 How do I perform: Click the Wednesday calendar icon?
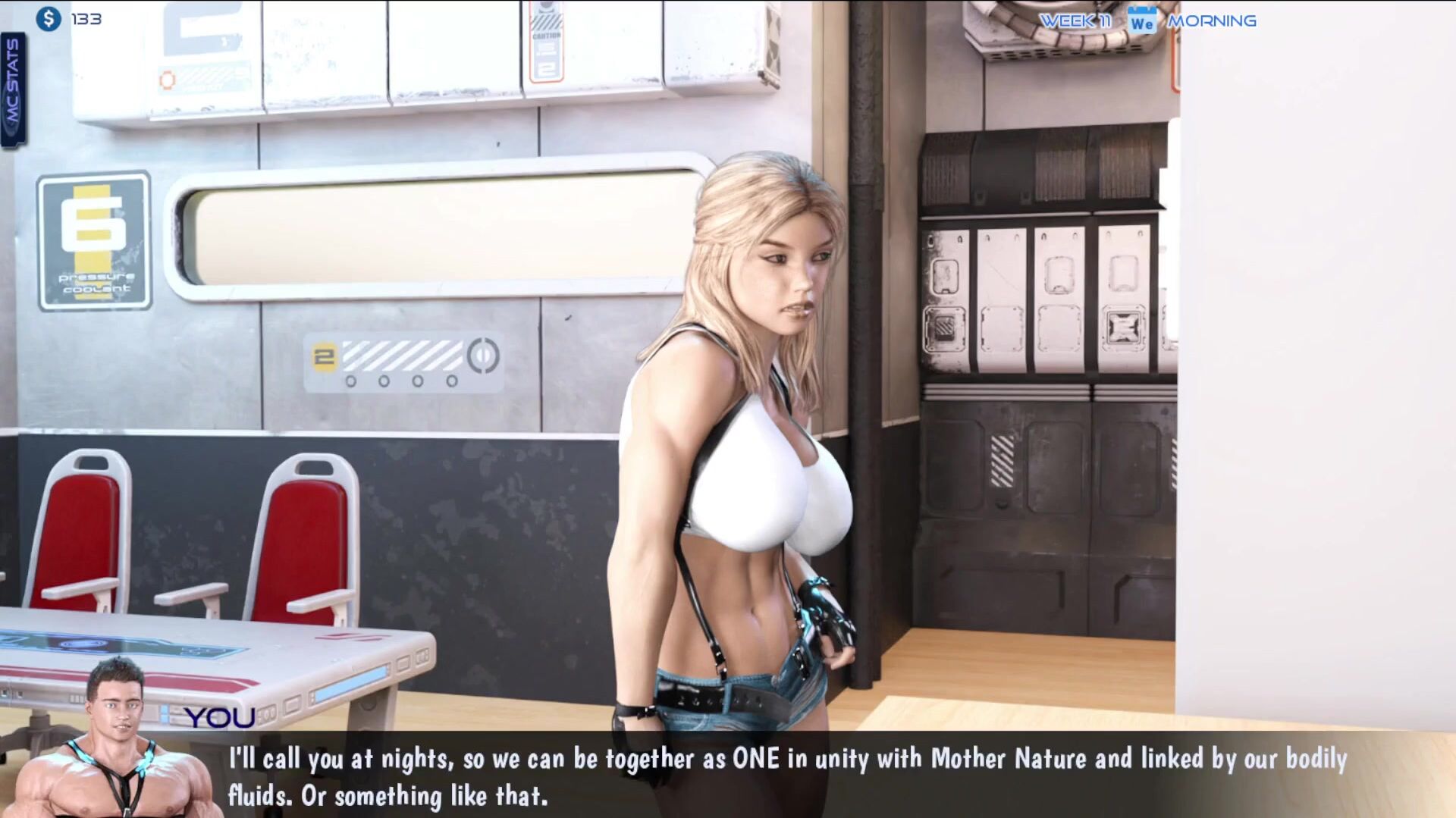click(1141, 21)
